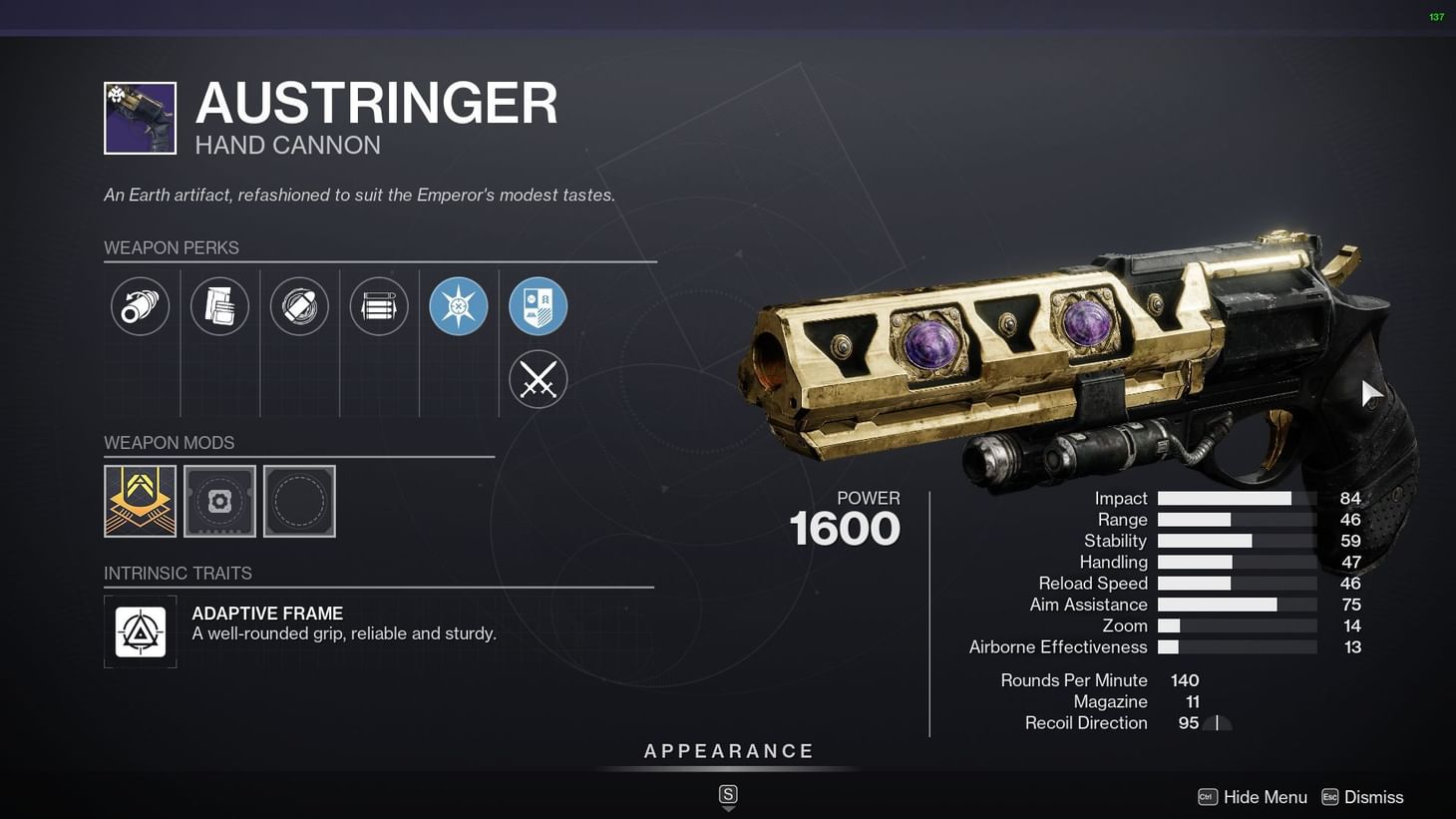Click the S key prompt at bottom center
This screenshot has width=1456, height=819.
(728, 795)
